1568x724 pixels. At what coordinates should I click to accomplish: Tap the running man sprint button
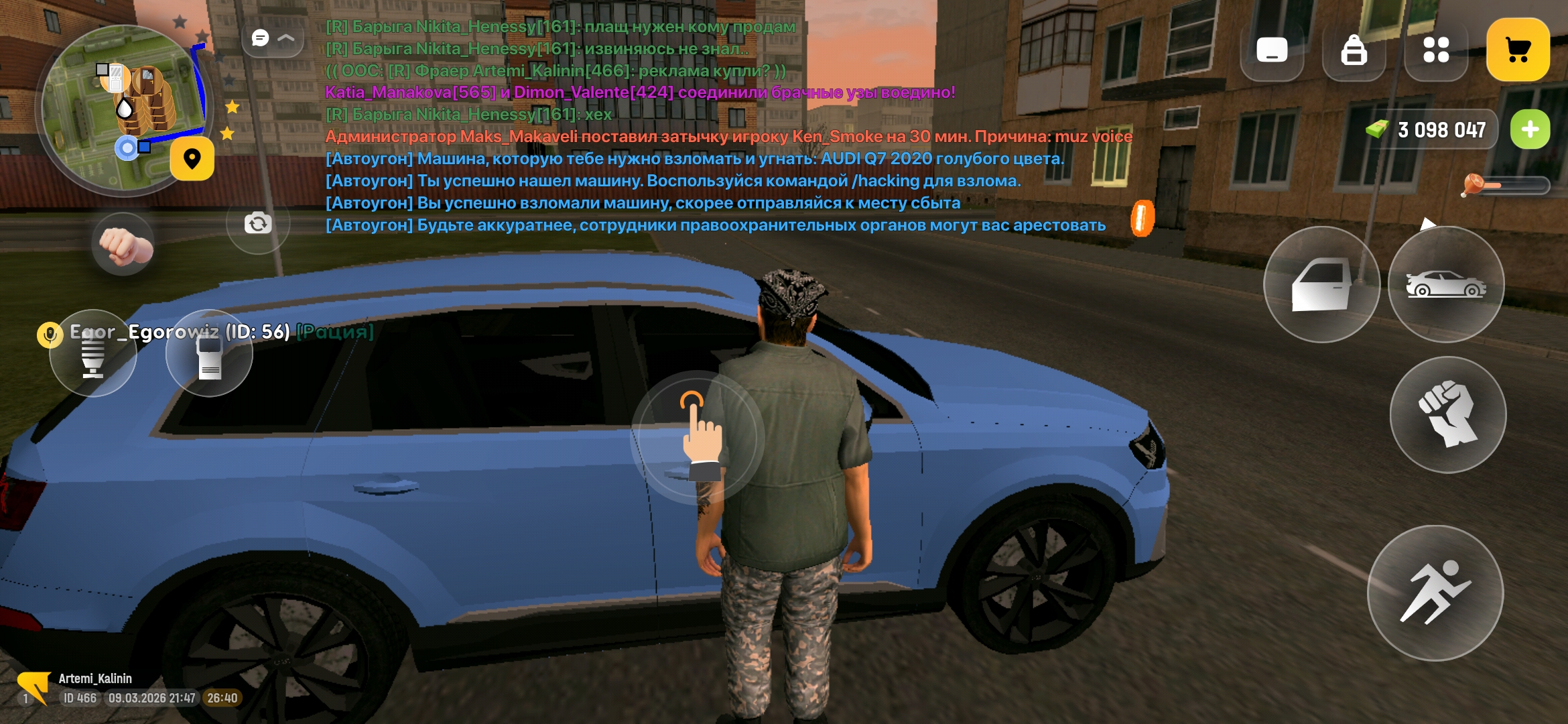1435,593
